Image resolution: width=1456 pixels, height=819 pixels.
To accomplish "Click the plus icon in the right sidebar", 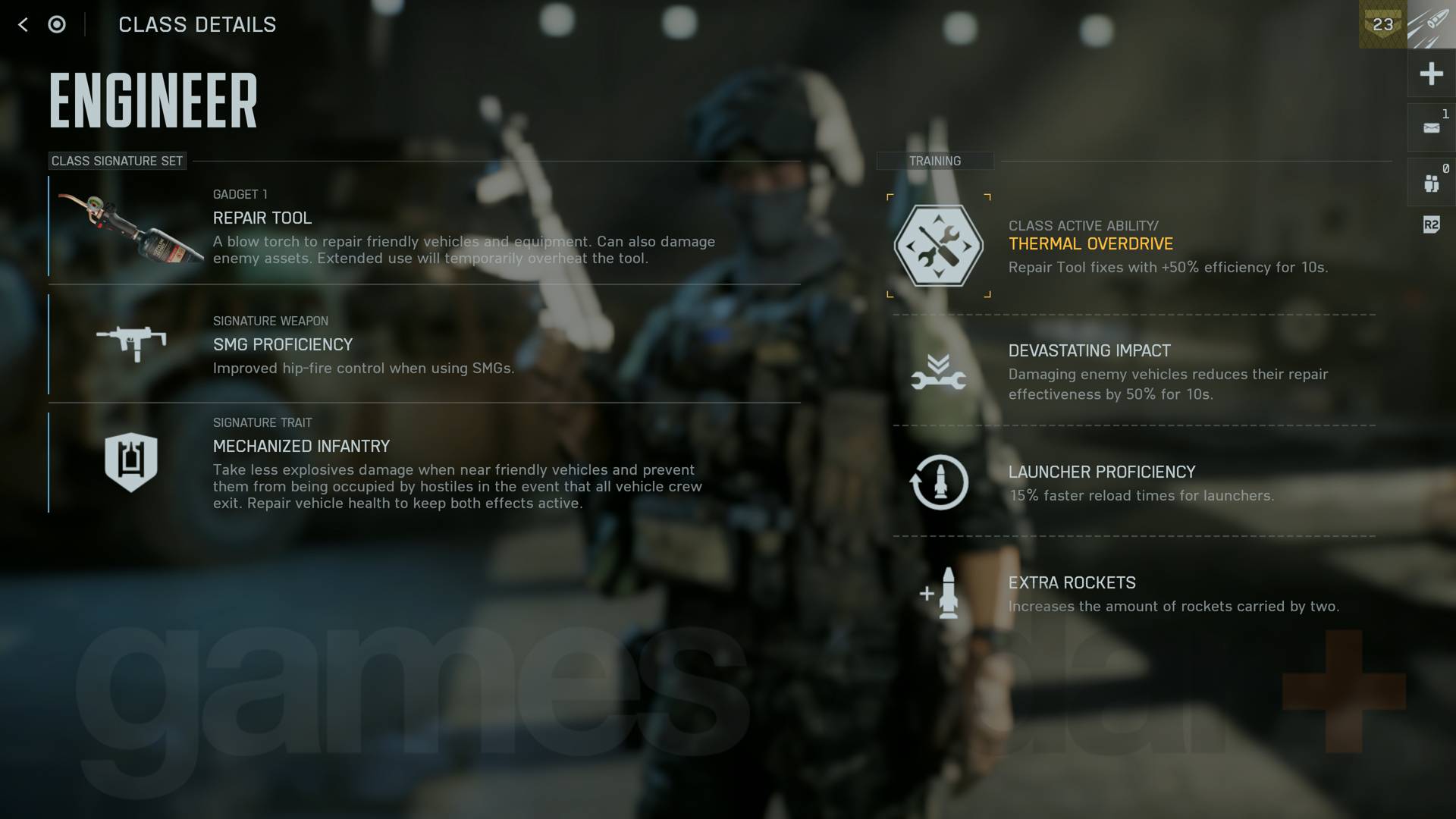I will (x=1430, y=74).
